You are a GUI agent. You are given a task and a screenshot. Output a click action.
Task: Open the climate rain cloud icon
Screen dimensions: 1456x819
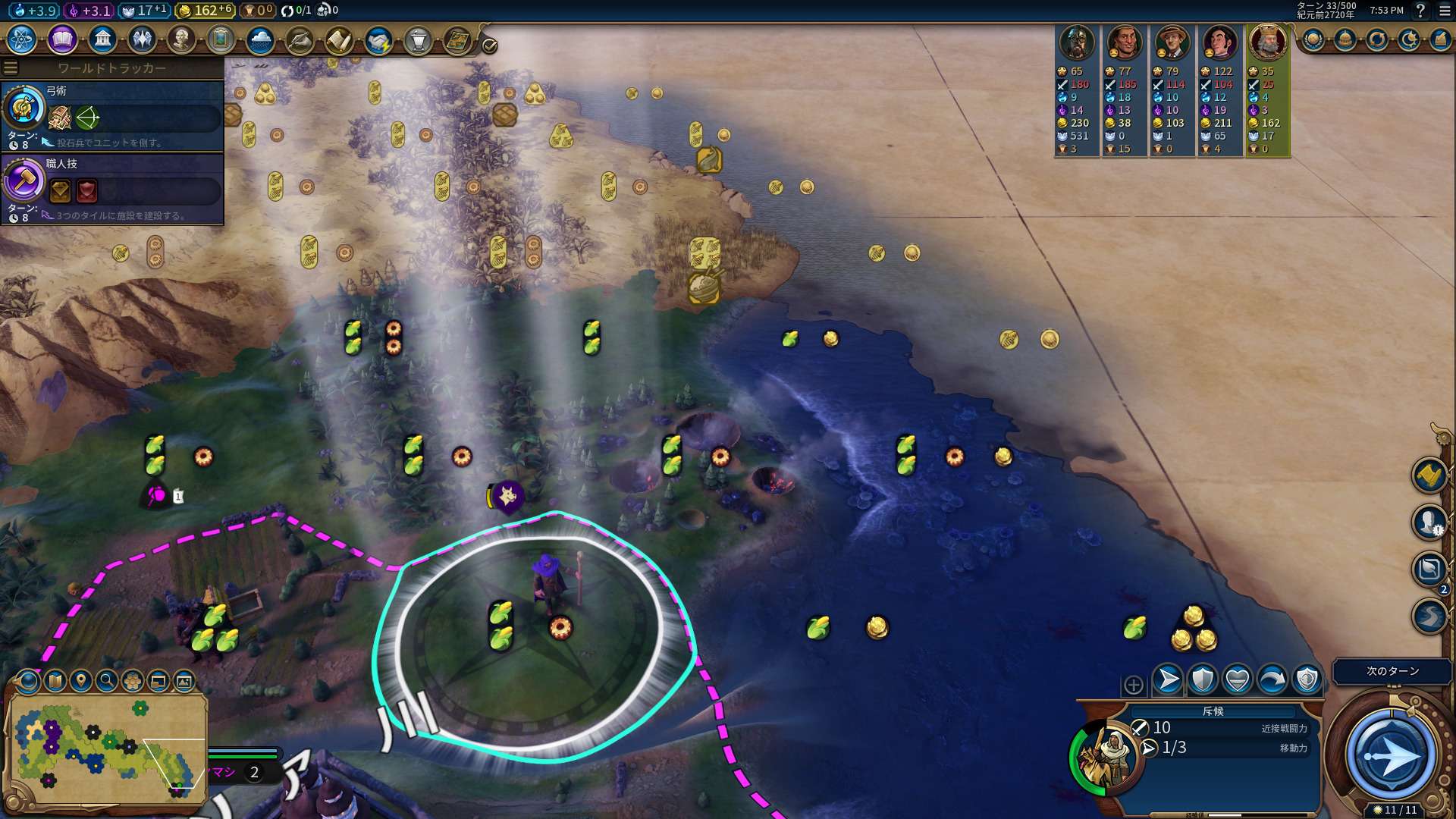pyautogui.click(x=260, y=39)
